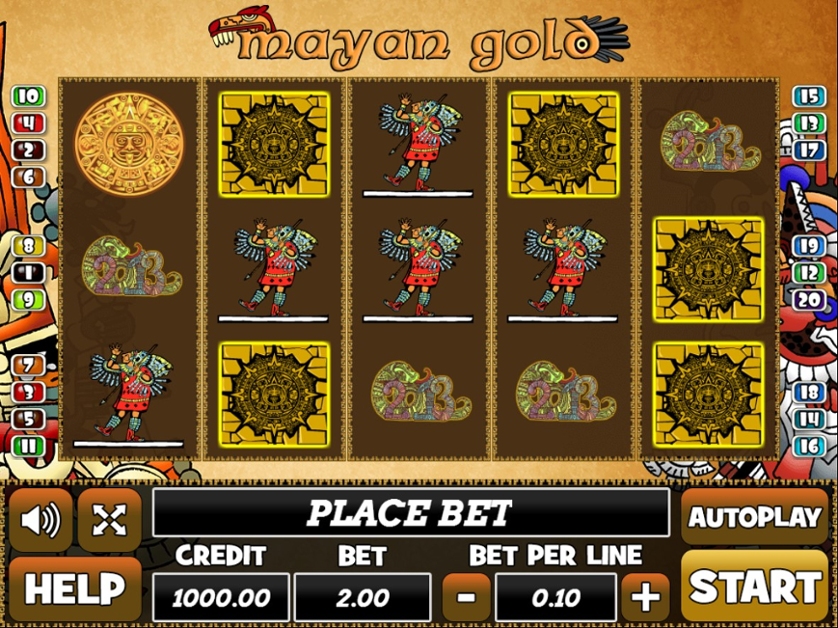
Task: Spin the reels with the START button
Action: [x=755, y=587]
